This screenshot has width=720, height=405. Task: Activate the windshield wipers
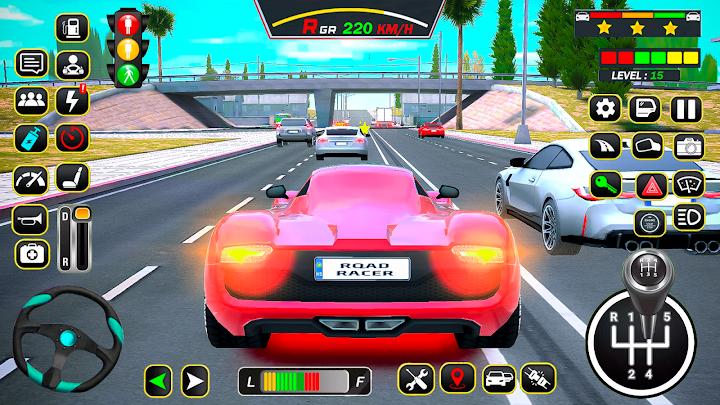(x=689, y=184)
